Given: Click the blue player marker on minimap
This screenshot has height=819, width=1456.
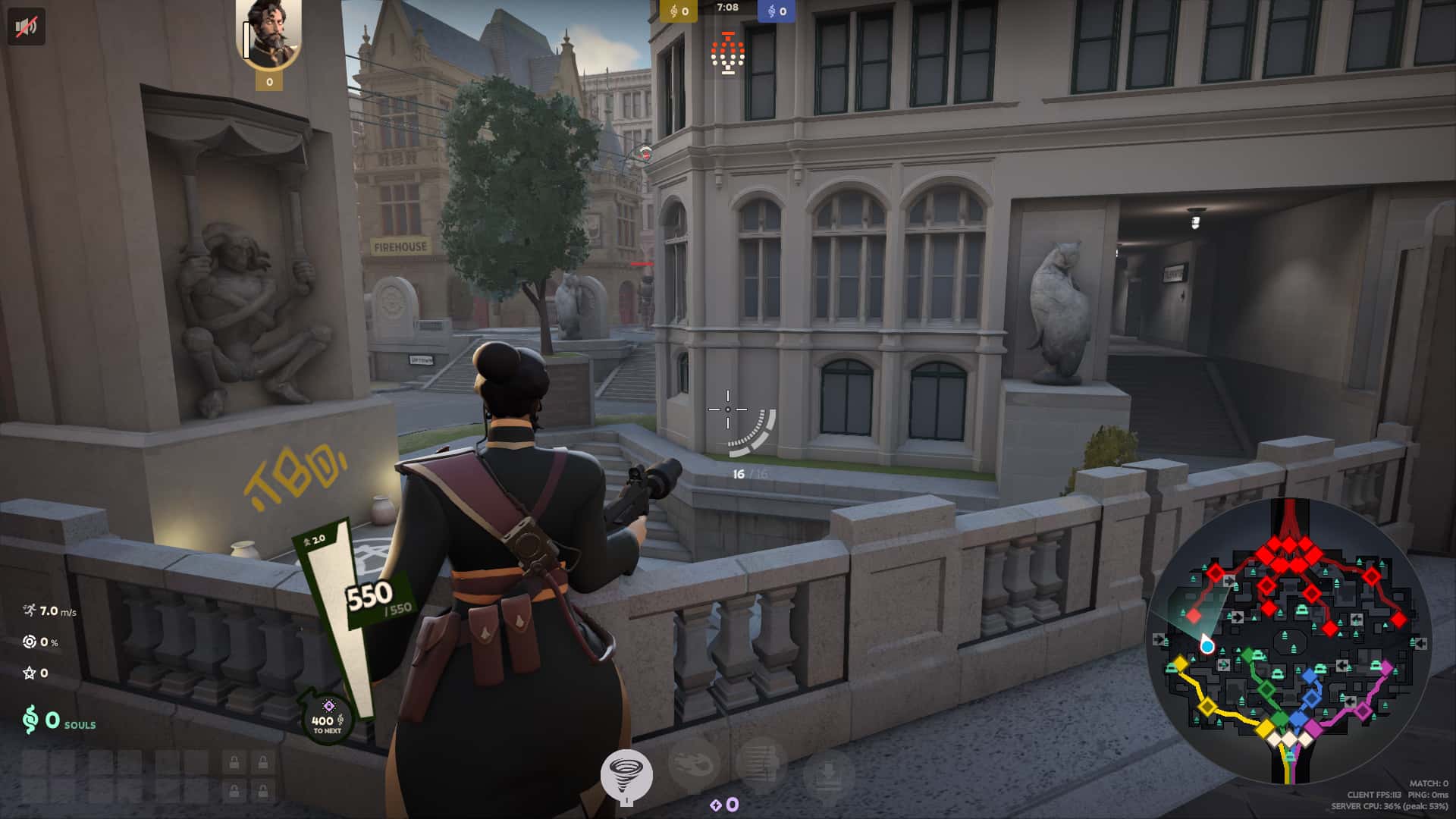Looking at the screenshot, I should coord(1207,646).
